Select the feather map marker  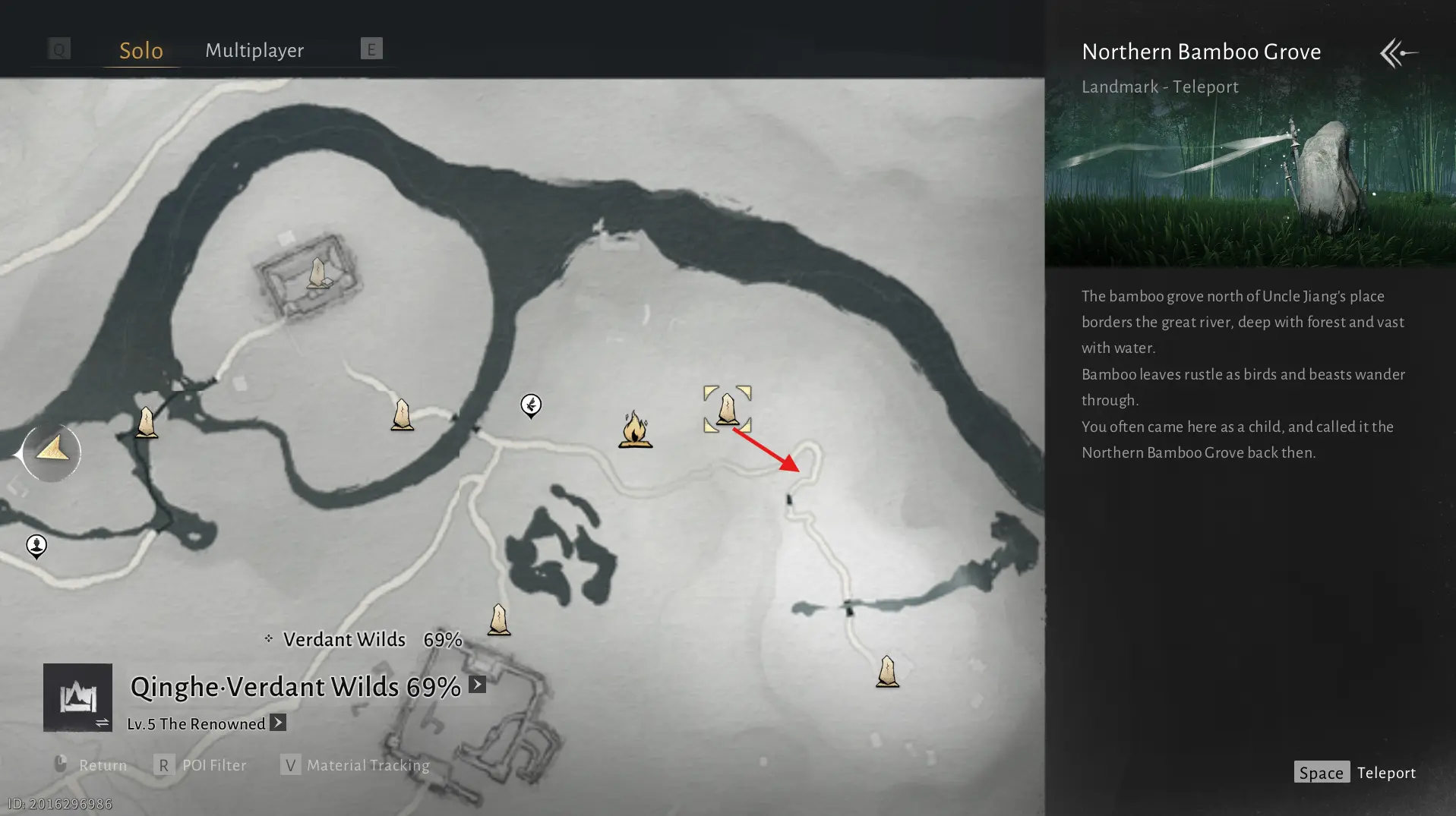531,405
